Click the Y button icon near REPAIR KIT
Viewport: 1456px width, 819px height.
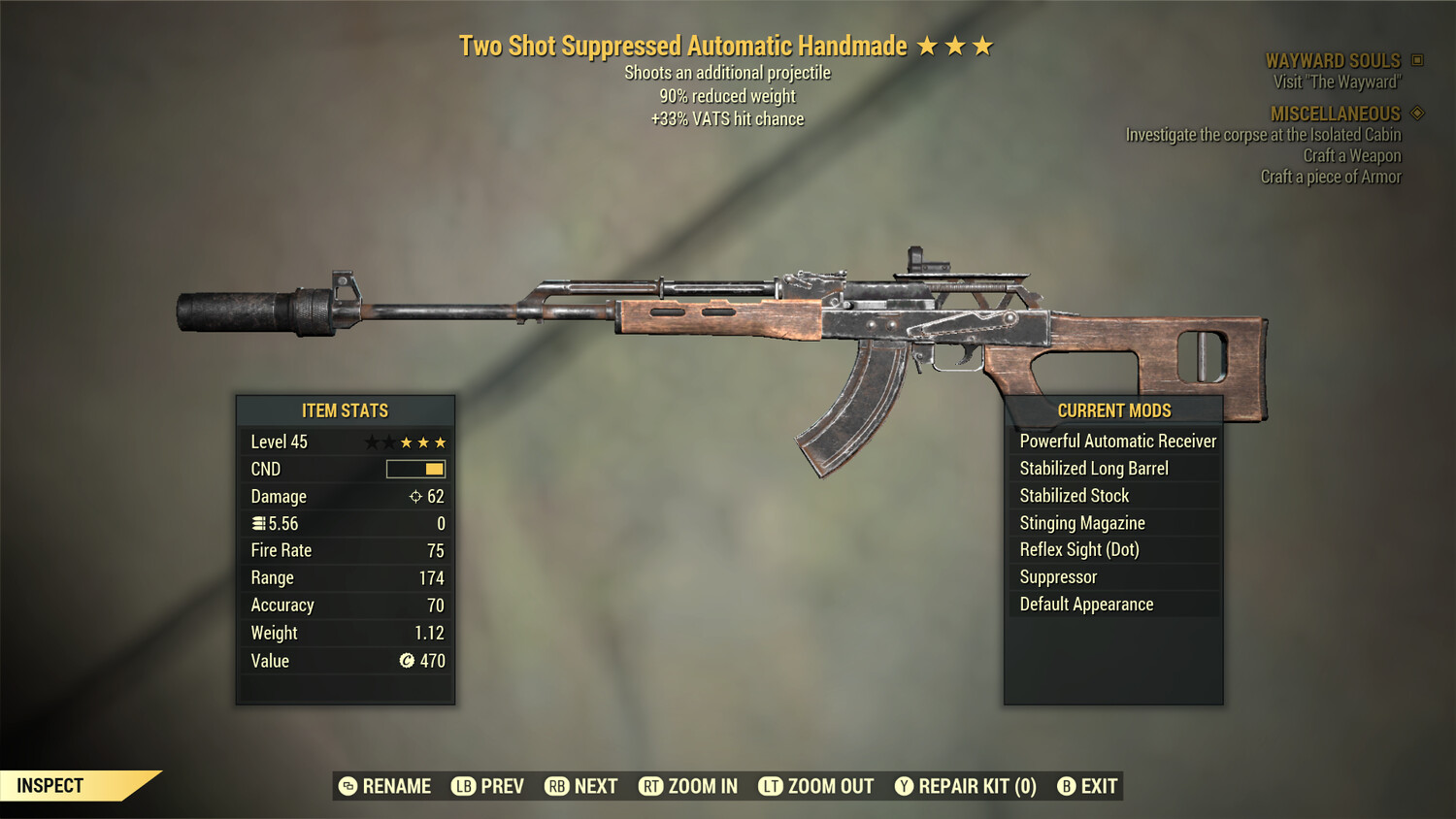point(904,786)
